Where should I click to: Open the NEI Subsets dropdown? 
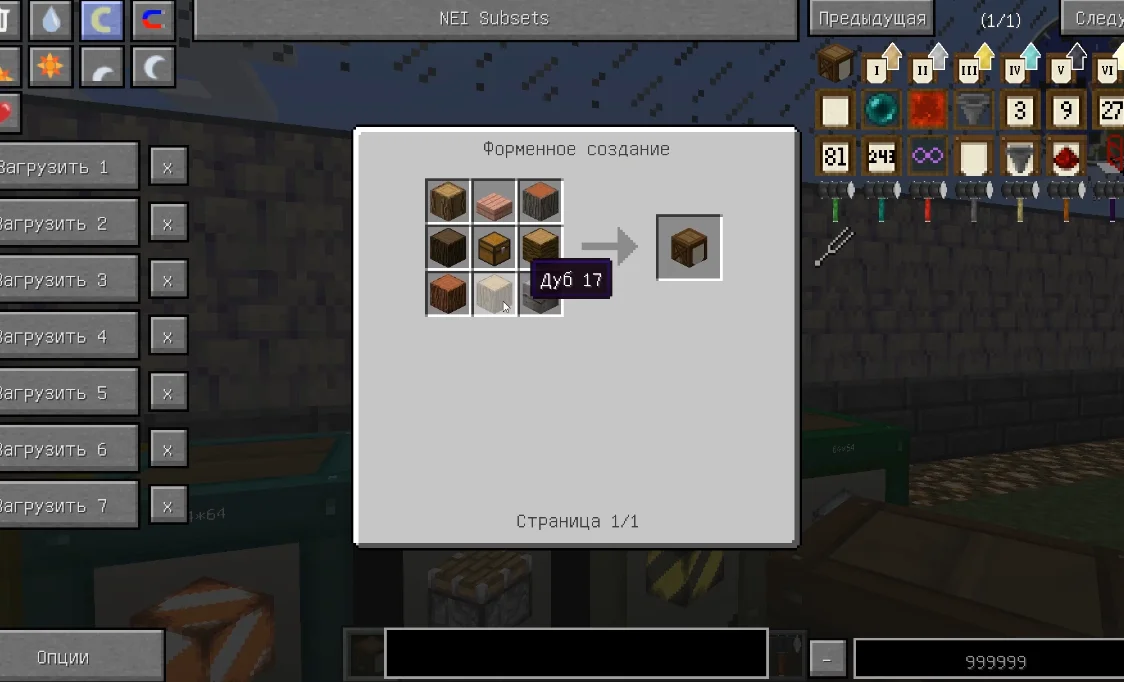[494, 19]
